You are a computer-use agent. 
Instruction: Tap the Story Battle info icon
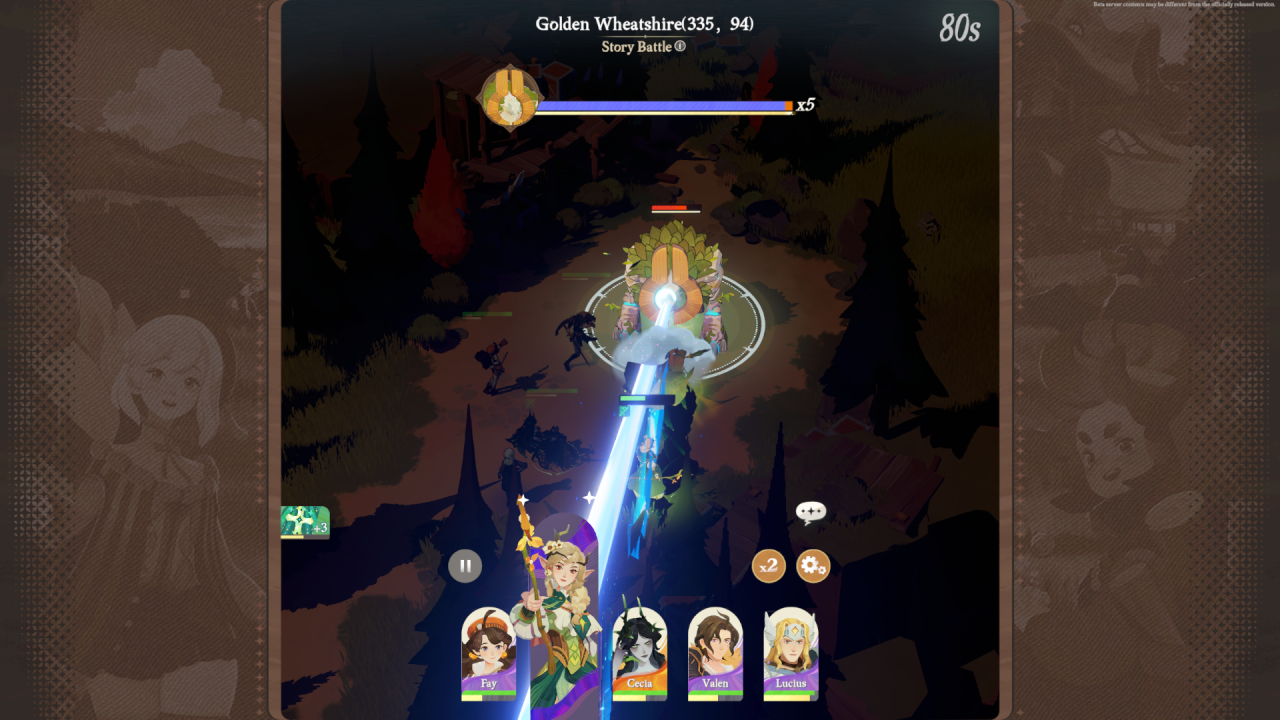coord(679,47)
